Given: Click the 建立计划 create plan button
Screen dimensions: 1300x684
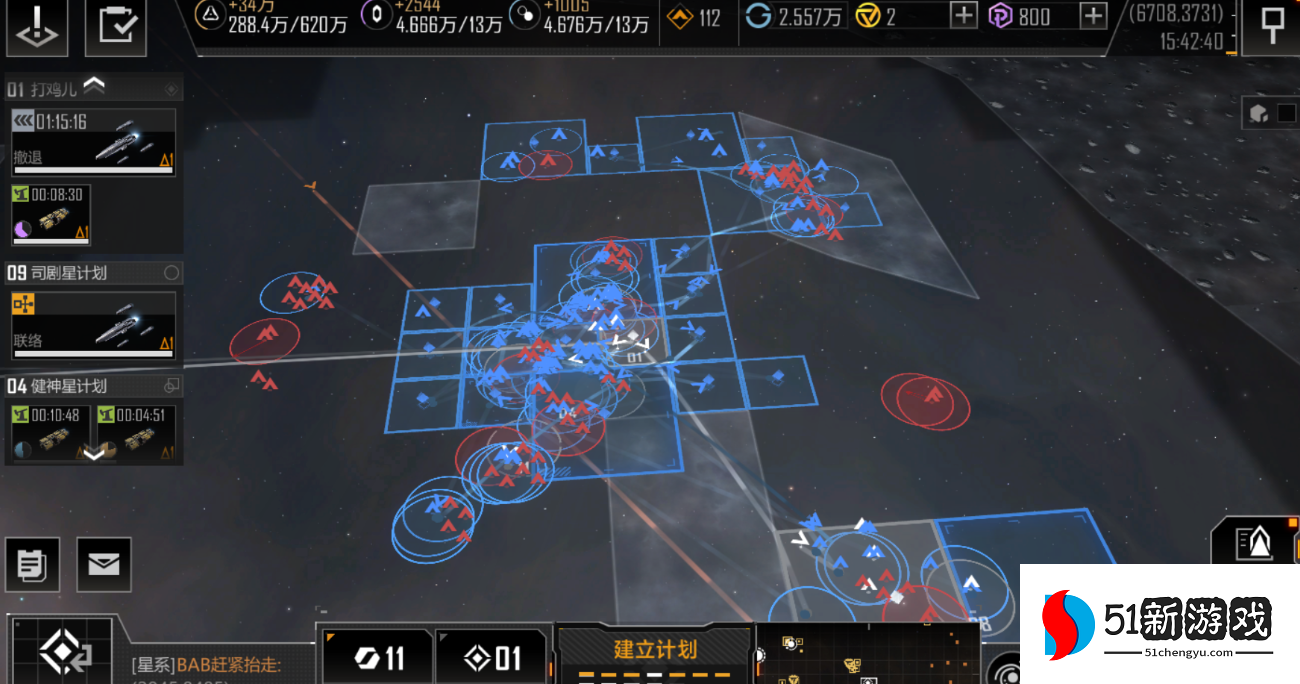Looking at the screenshot, I should click(x=654, y=650).
